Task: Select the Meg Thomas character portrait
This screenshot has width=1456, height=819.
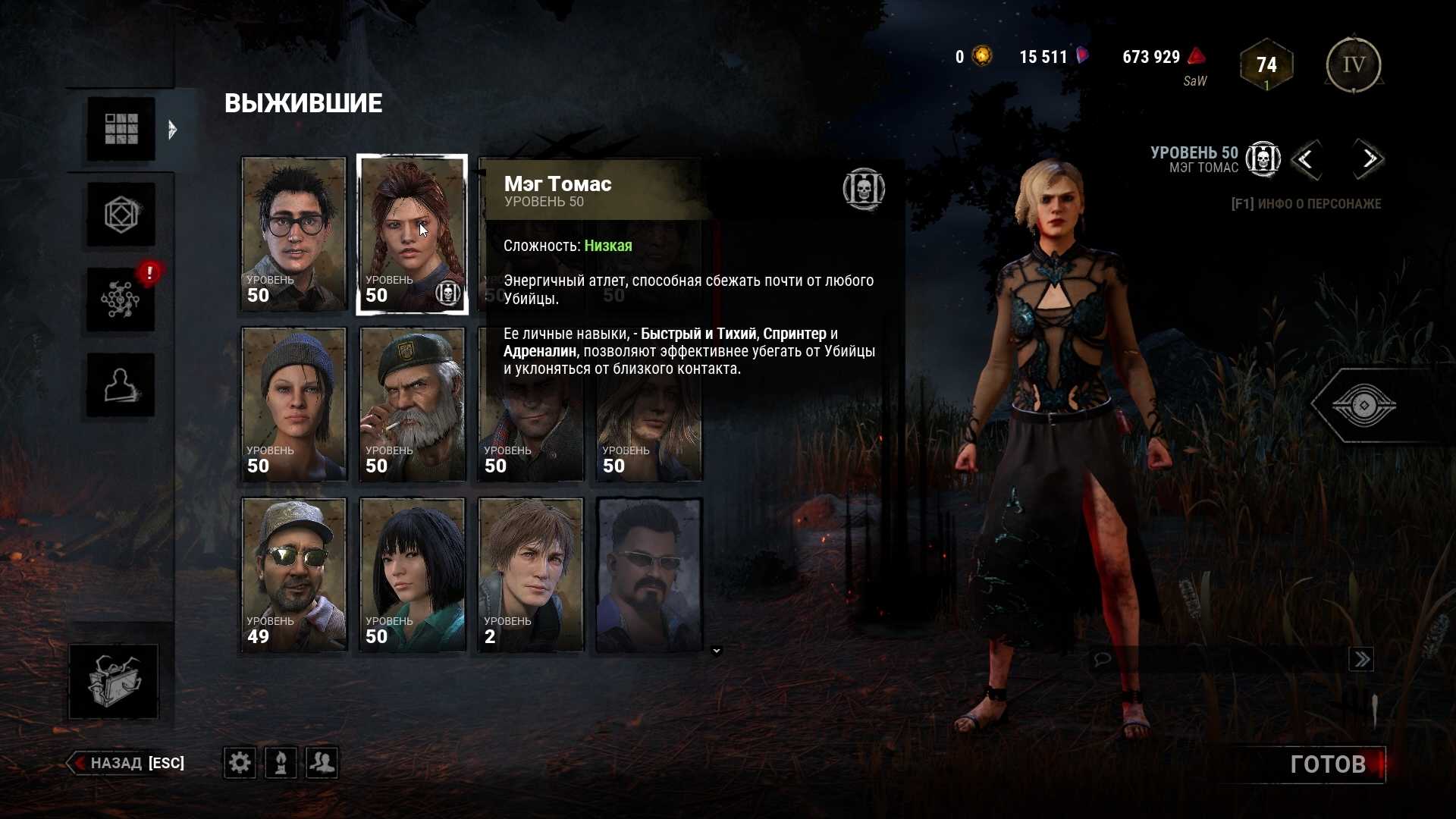Action: 412,234
